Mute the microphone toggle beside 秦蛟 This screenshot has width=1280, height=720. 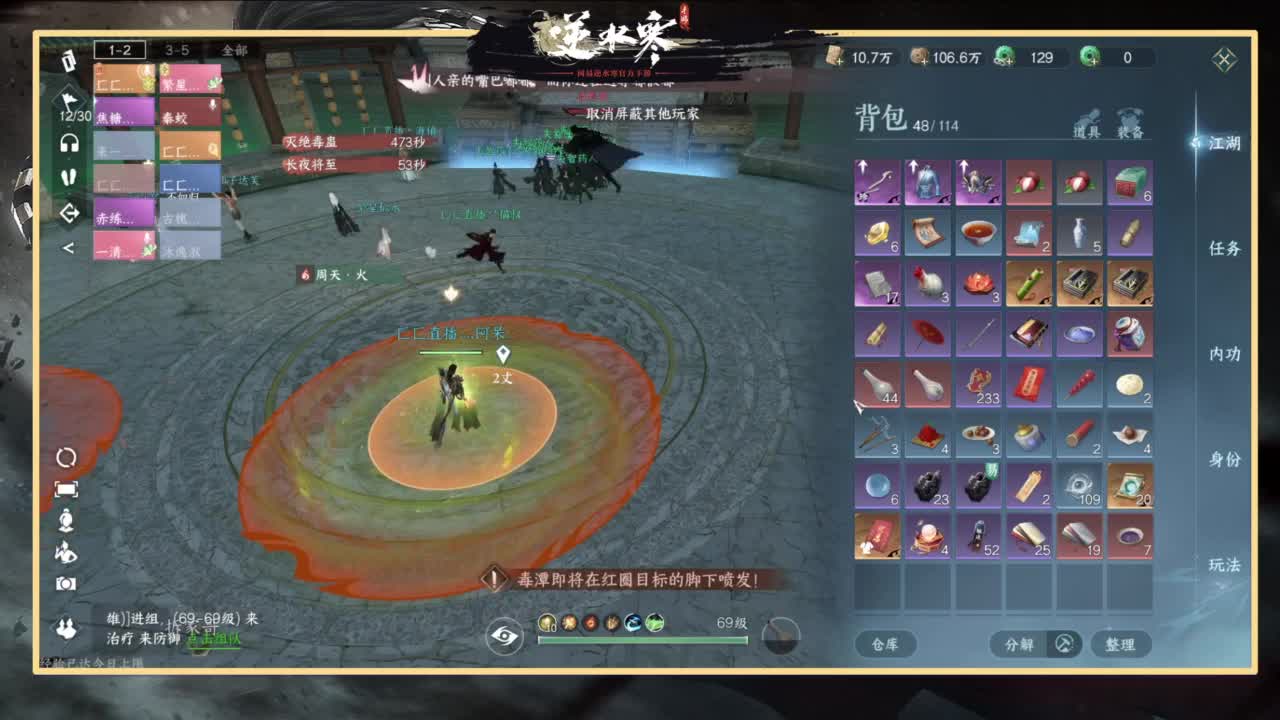point(212,105)
